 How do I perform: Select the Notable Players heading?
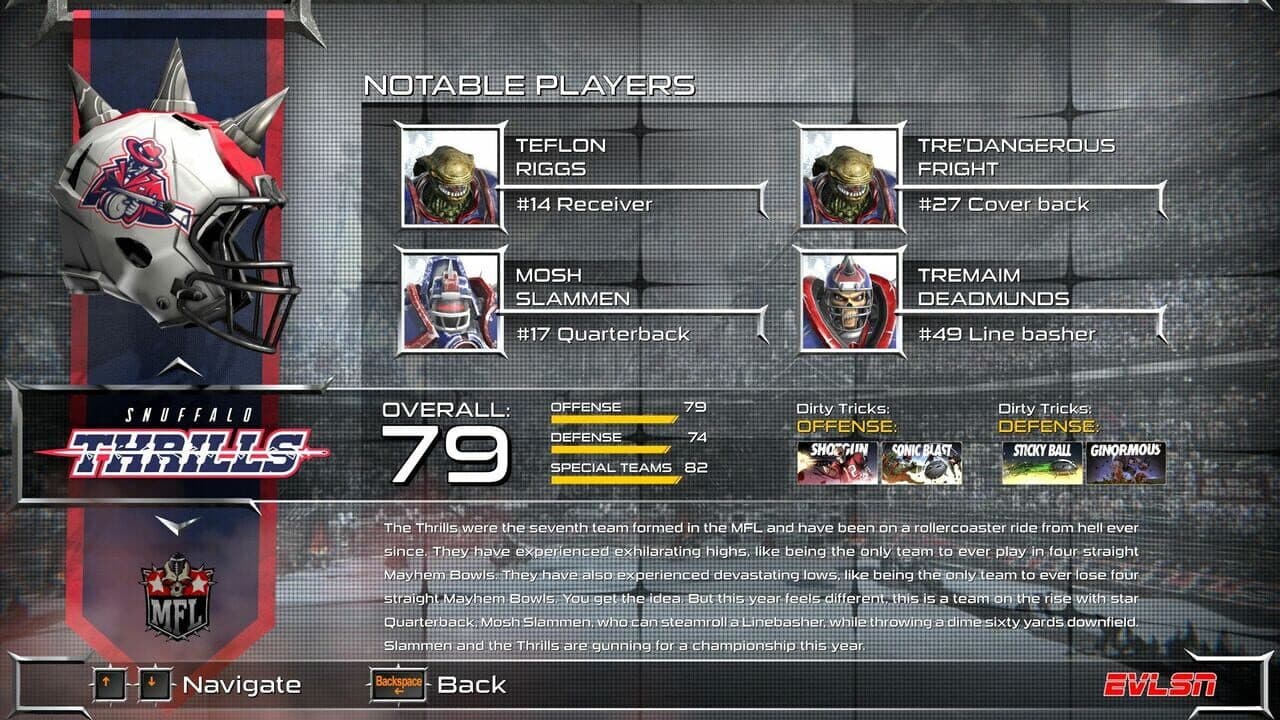click(x=528, y=85)
